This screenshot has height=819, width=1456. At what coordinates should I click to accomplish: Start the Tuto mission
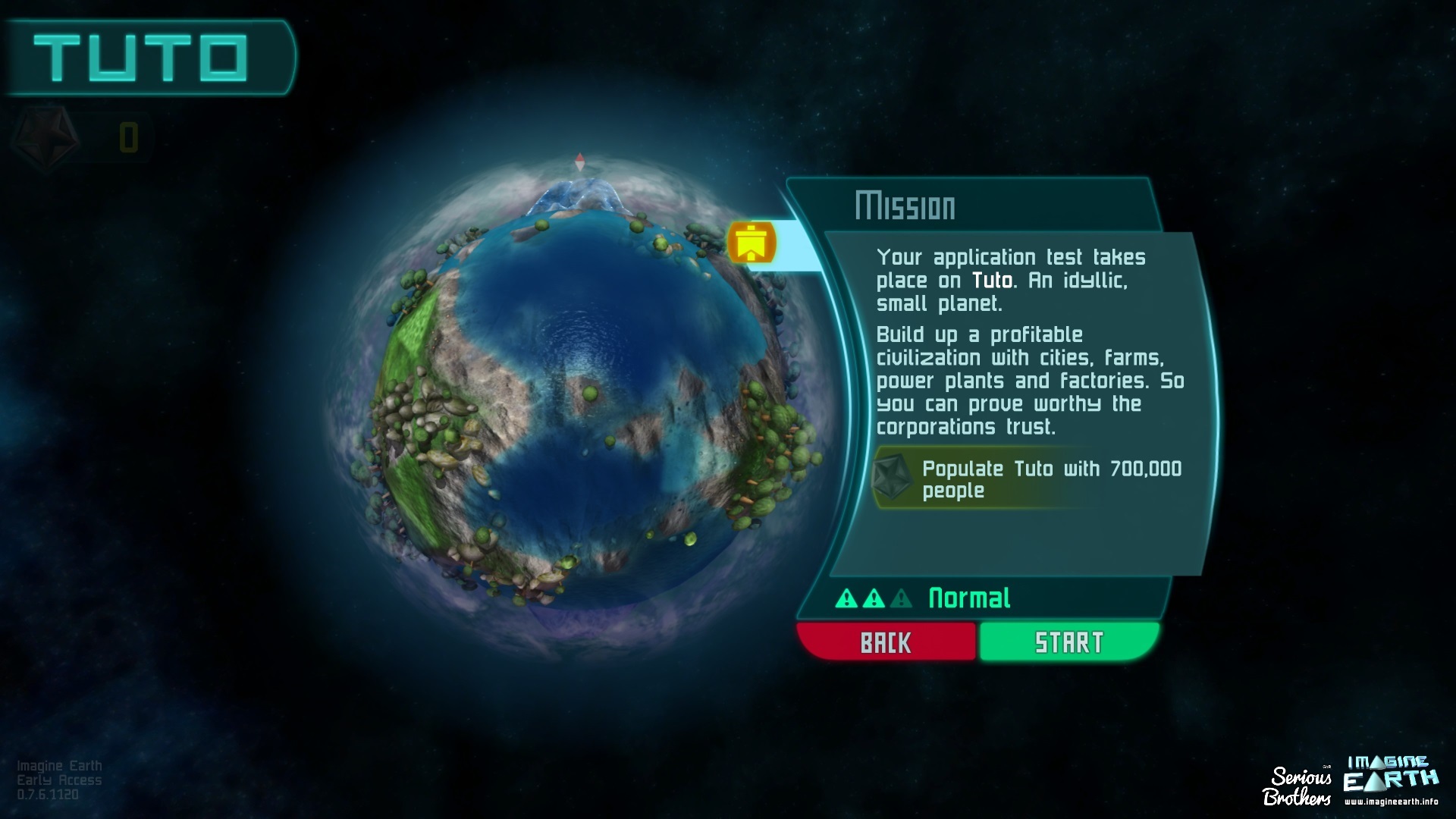click(1068, 642)
